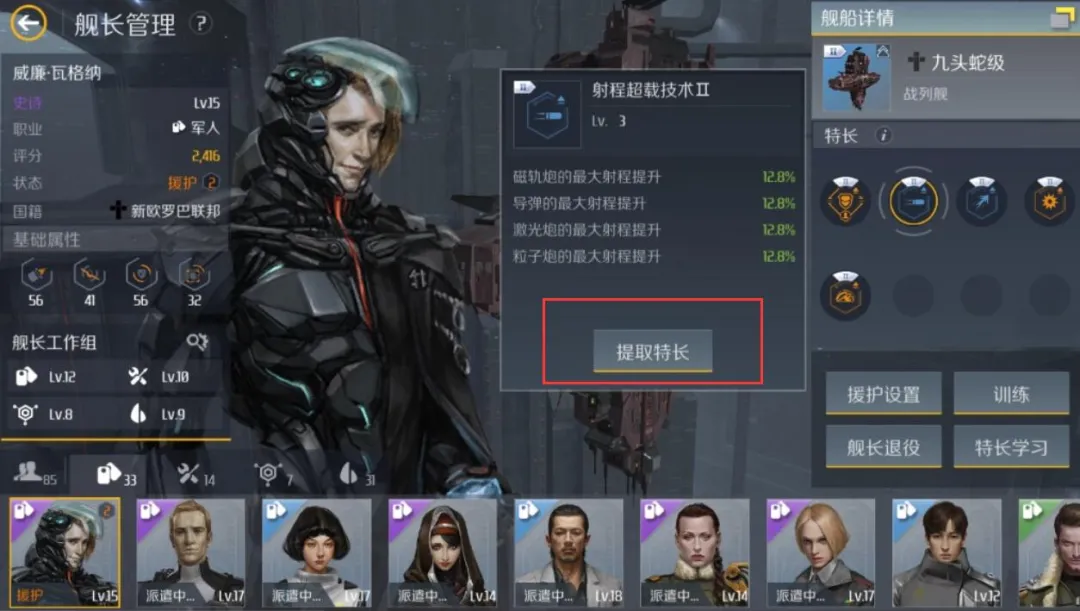Viewport: 1080px width, 611px height.
Task: Open the 九头蛇级 battleship thumbnail
Action: [856, 76]
